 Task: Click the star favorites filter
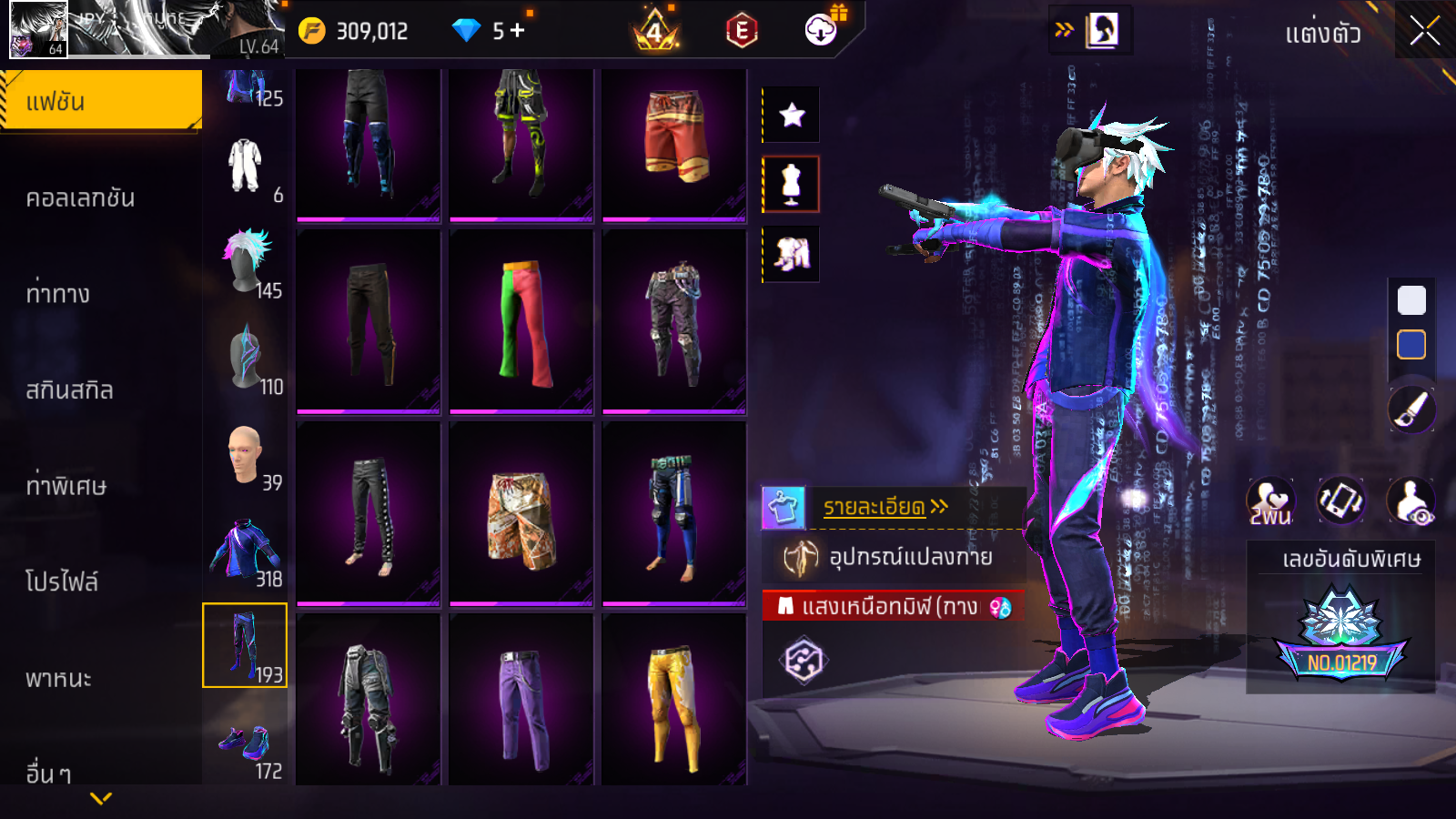pyautogui.click(x=791, y=115)
